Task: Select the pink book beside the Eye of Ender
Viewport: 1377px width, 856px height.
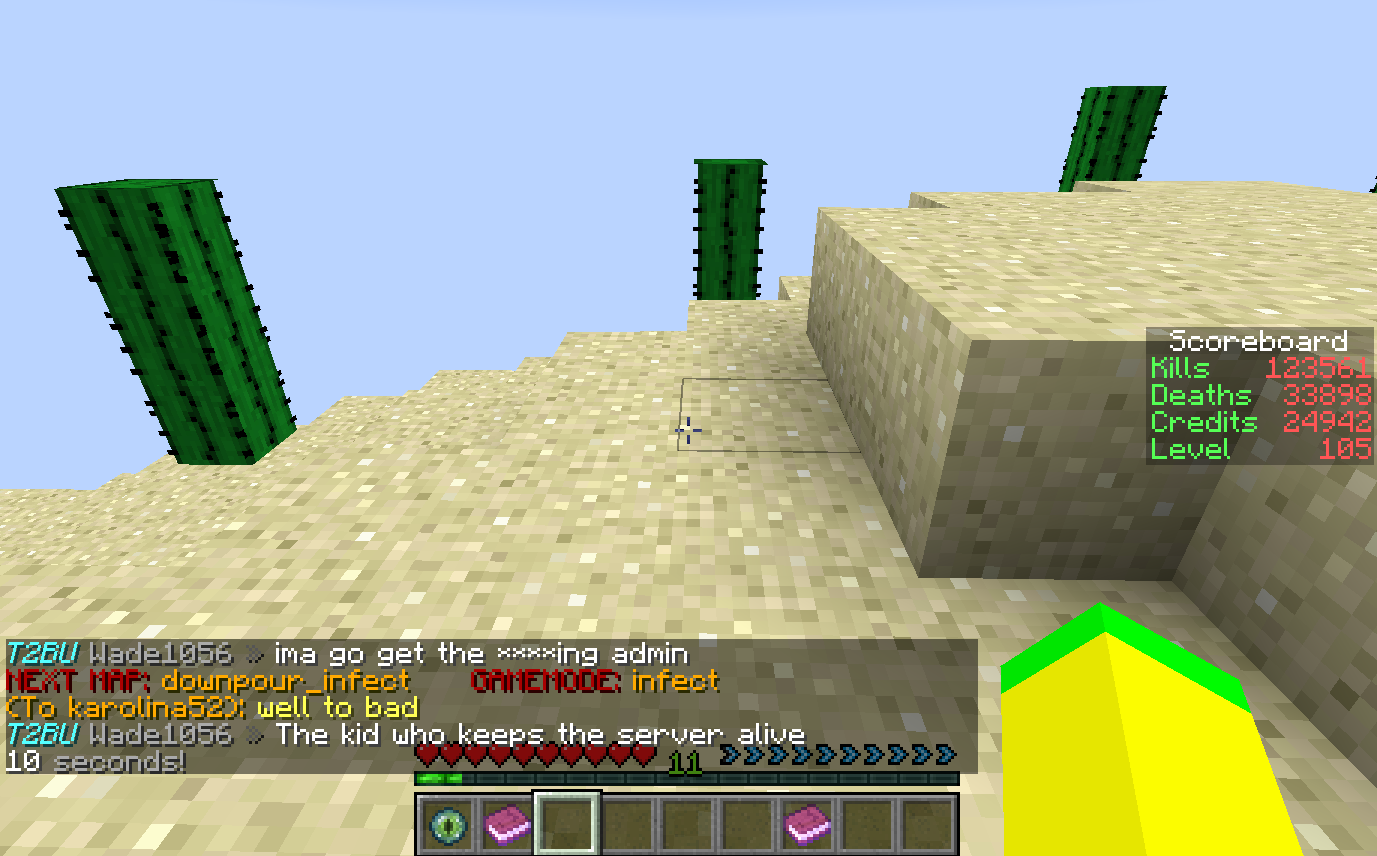Action: pos(507,825)
